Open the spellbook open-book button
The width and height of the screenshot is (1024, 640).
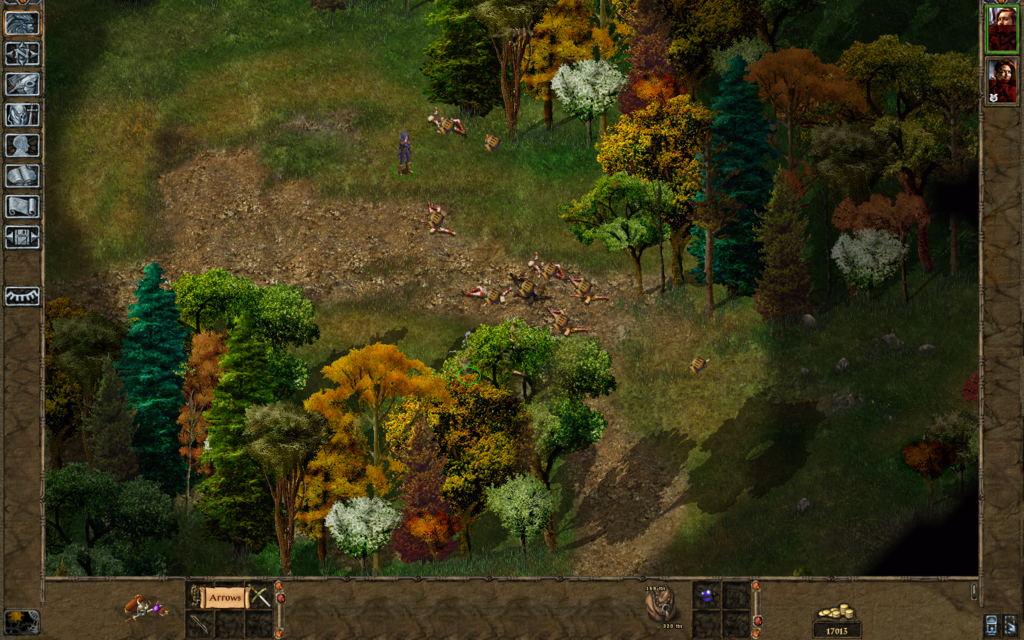click(x=22, y=176)
